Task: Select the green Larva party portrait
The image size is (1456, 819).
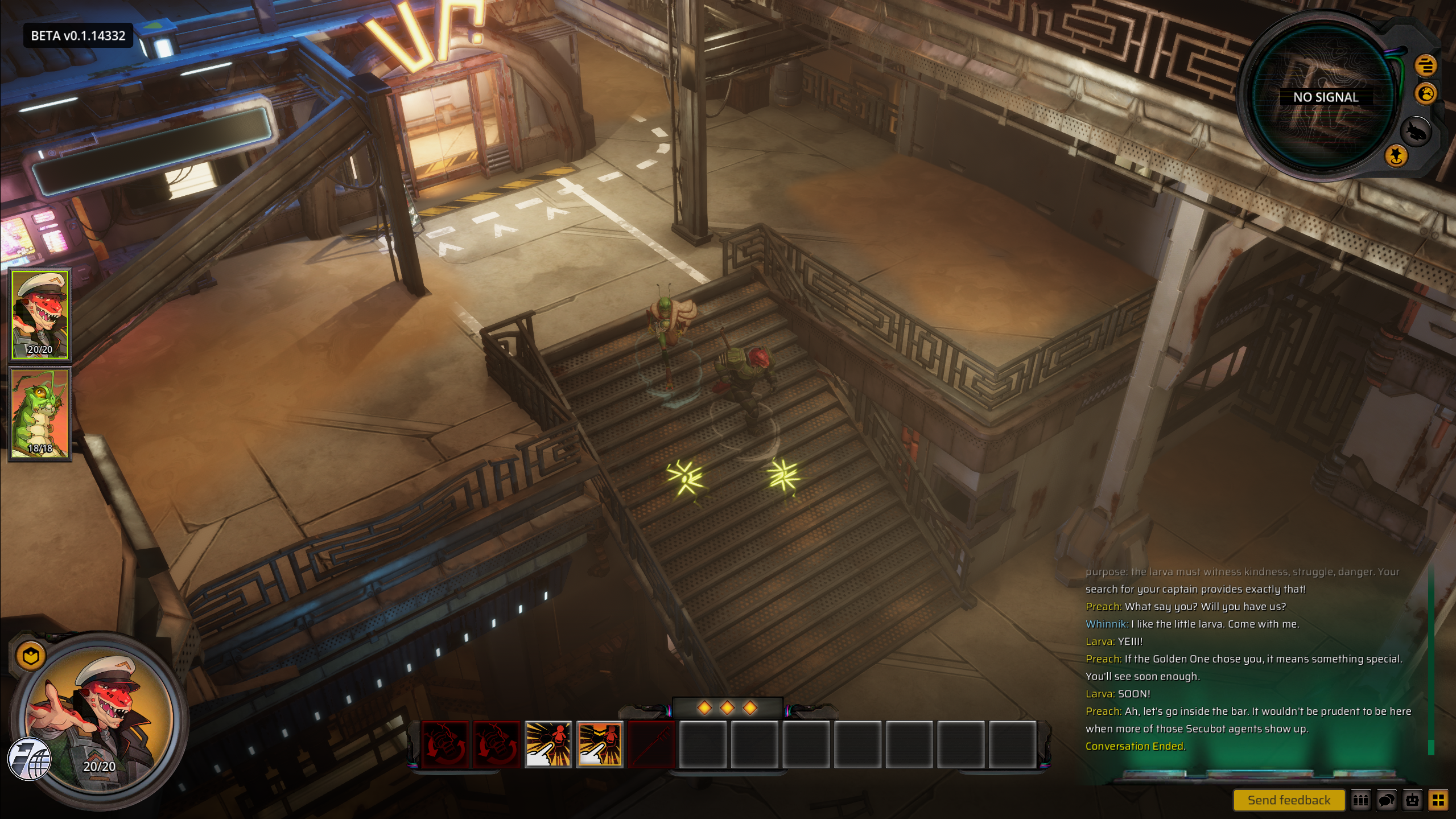Action: click(40, 414)
